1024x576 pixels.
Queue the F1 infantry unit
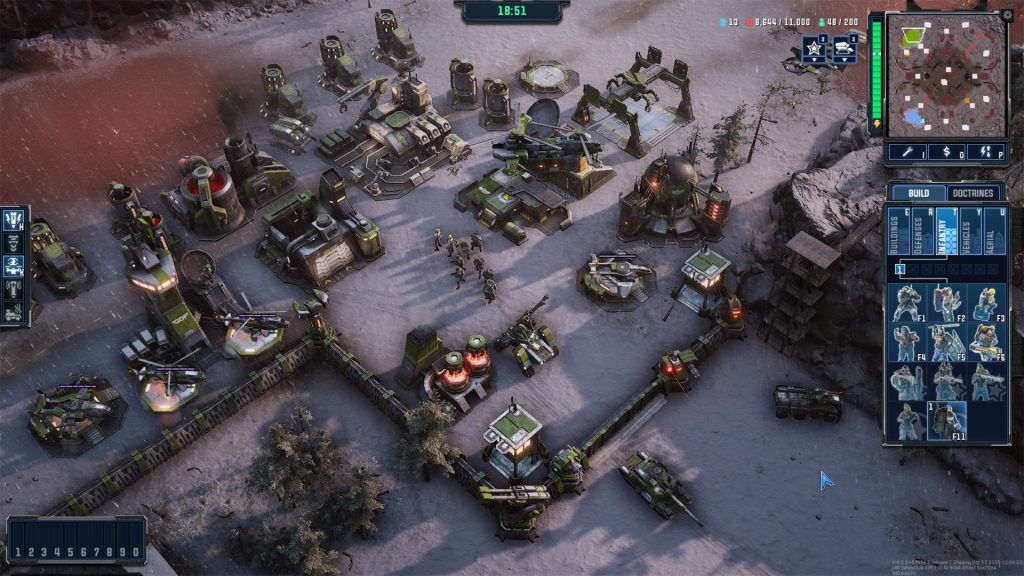(x=907, y=302)
